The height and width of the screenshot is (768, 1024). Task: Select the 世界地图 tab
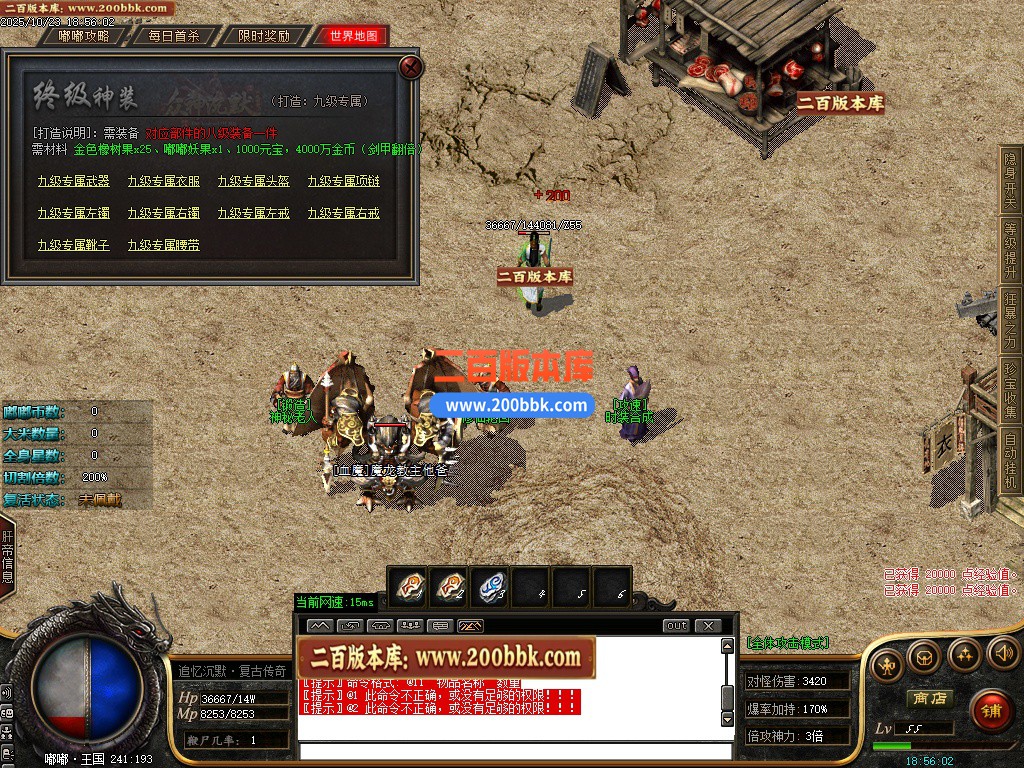pyautogui.click(x=353, y=36)
